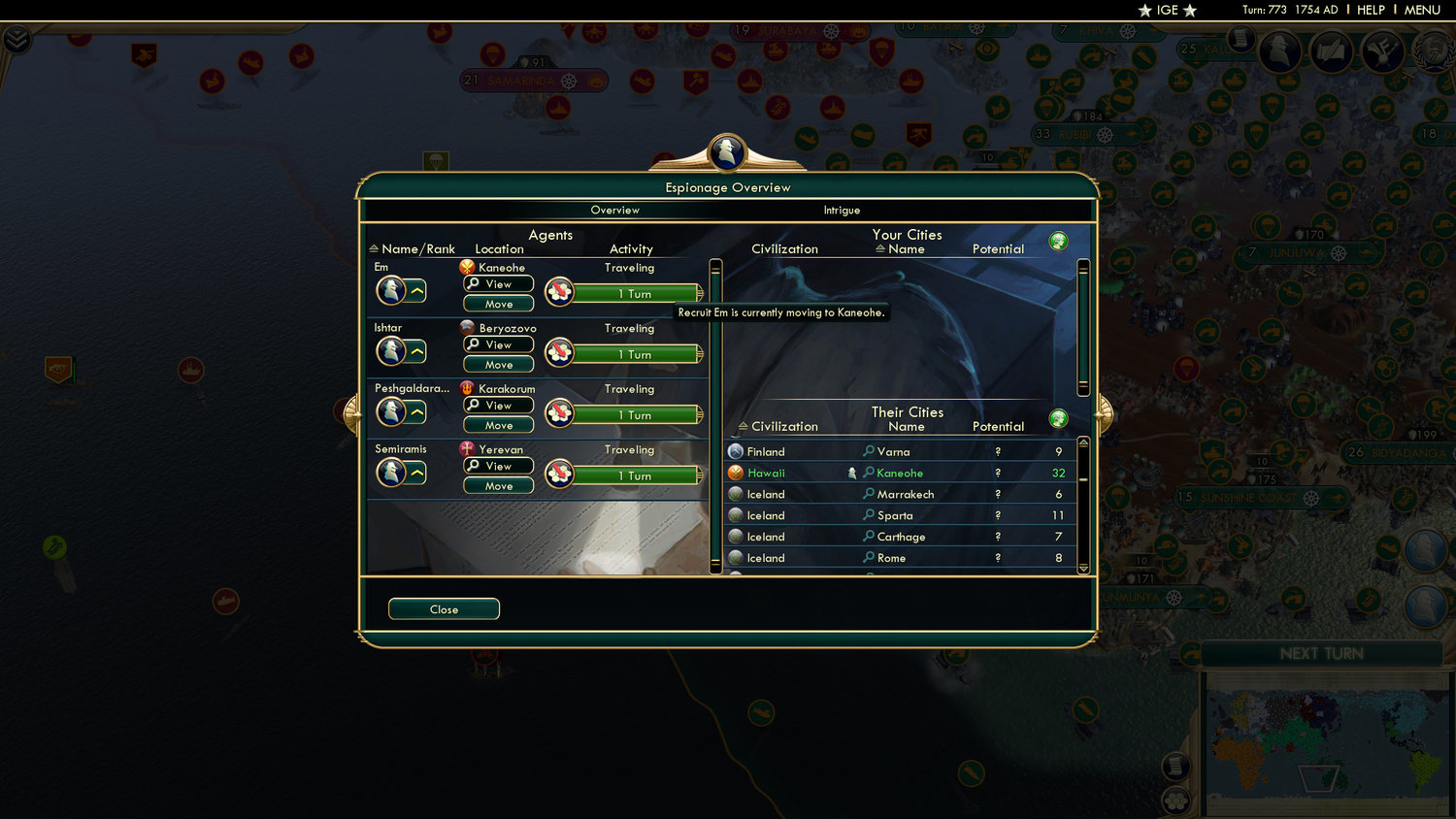Viewport: 1456px width, 819px height.
Task: Click the diplomacy scroll notification icon
Action: (1331, 50)
